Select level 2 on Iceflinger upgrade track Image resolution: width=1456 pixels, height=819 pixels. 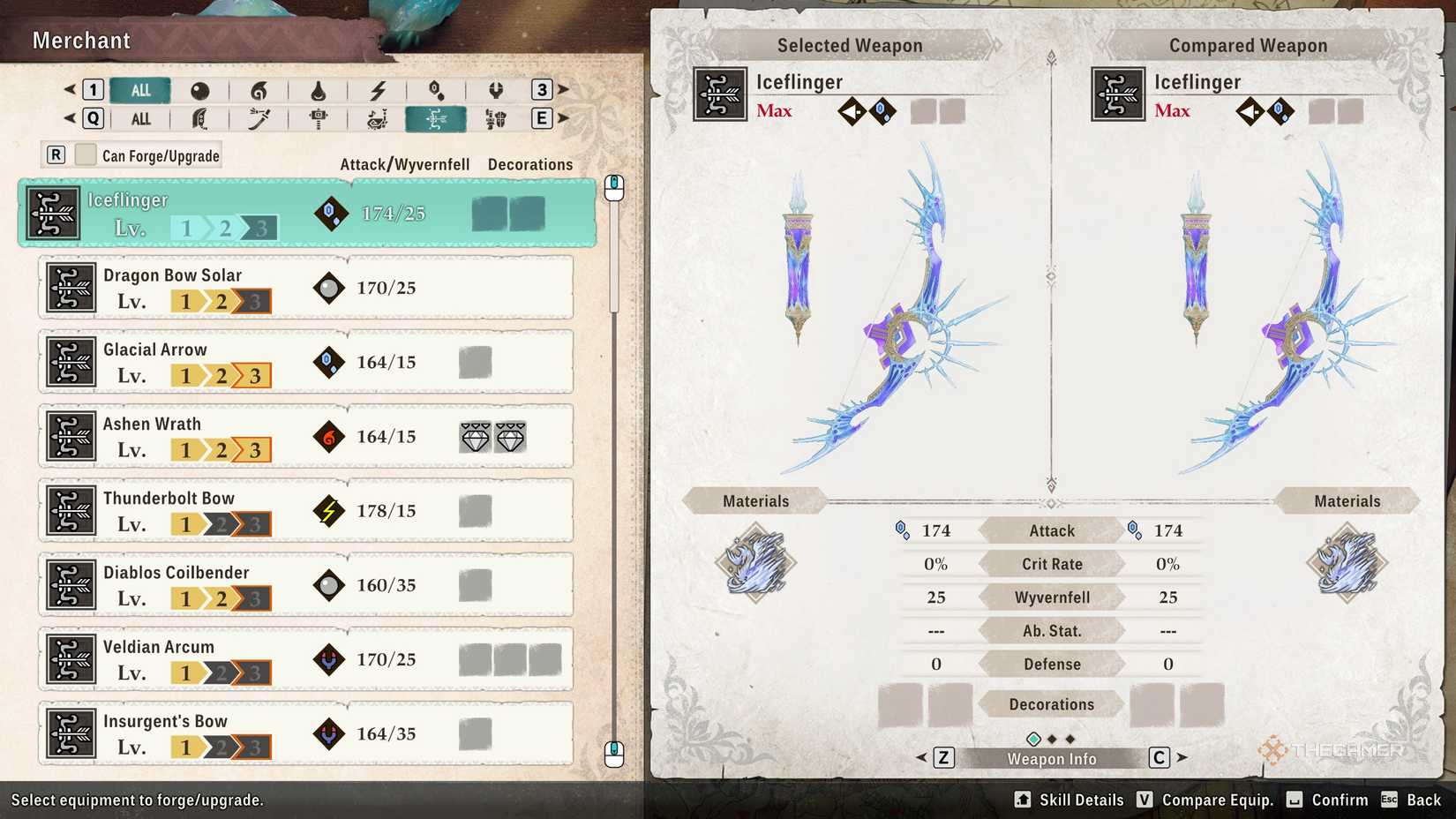(x=226, y=227)
